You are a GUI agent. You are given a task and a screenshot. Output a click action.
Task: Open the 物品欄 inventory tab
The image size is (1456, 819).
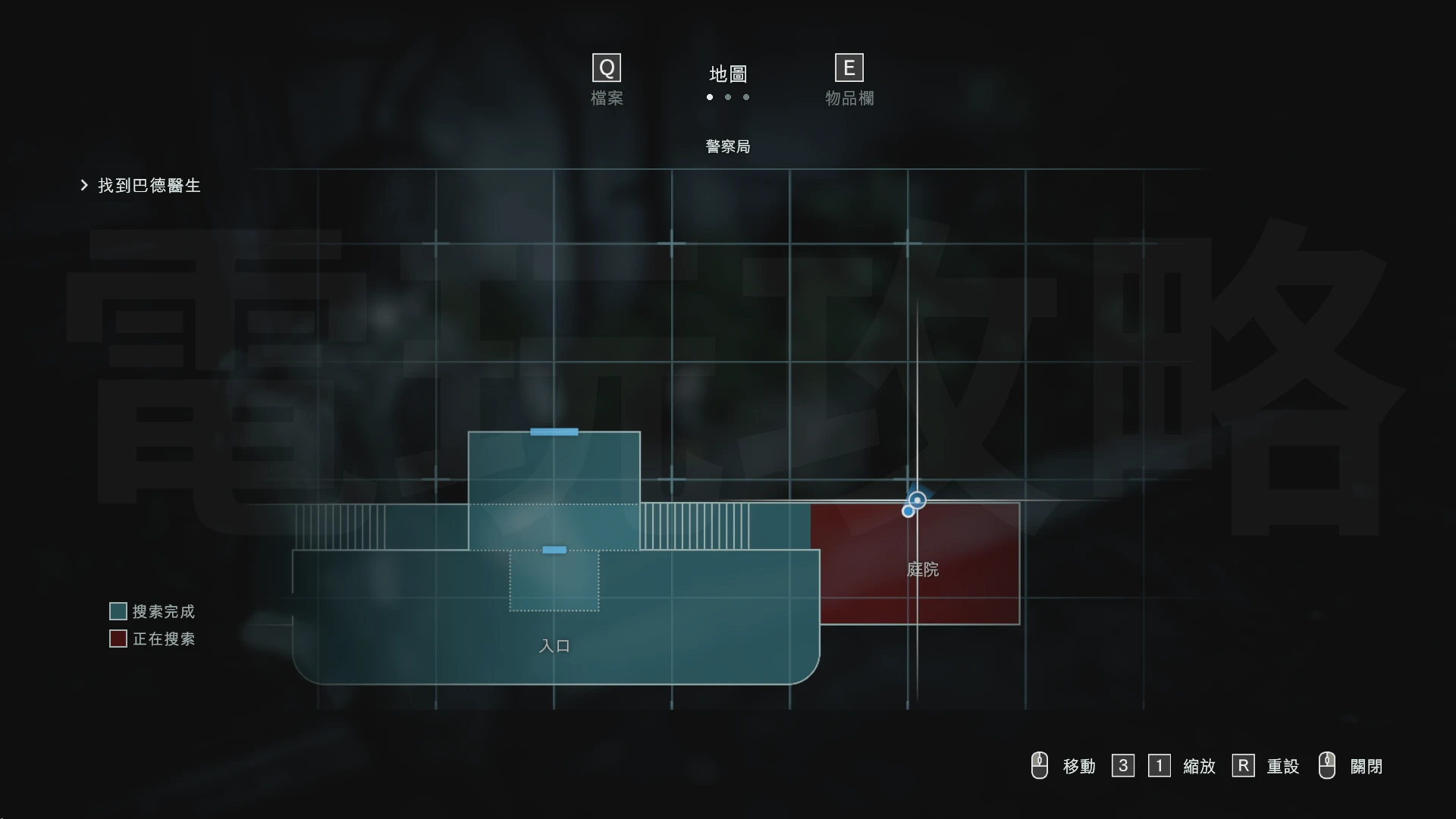click(849, 80)
